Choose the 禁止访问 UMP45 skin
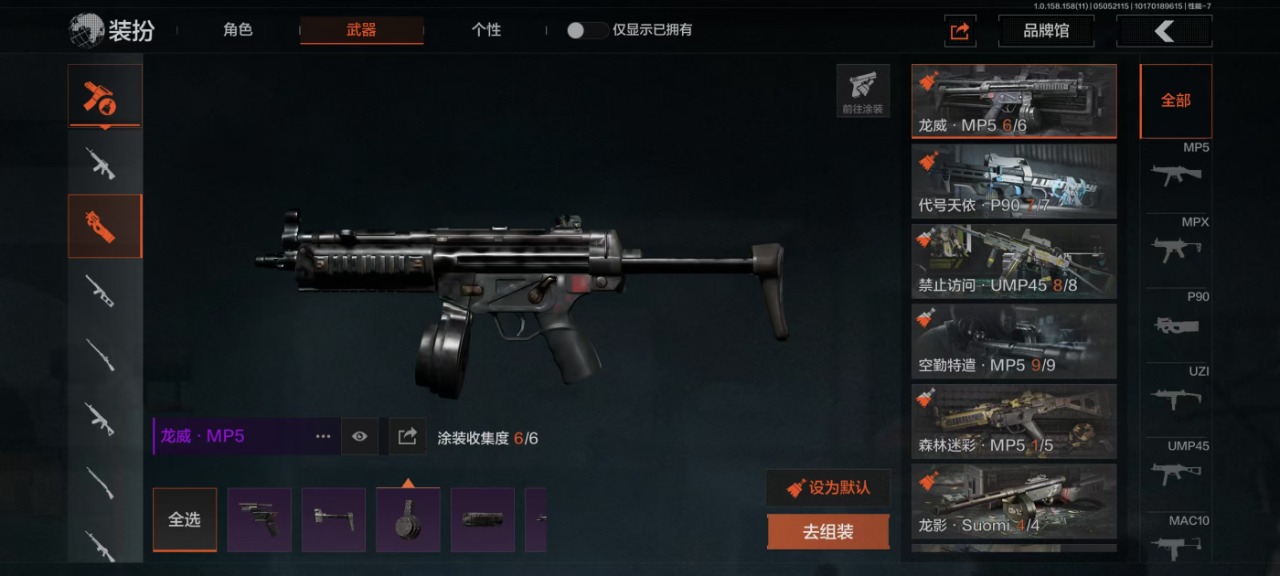The height and width of the screenshot is (576, 1280). point(1014,261)
